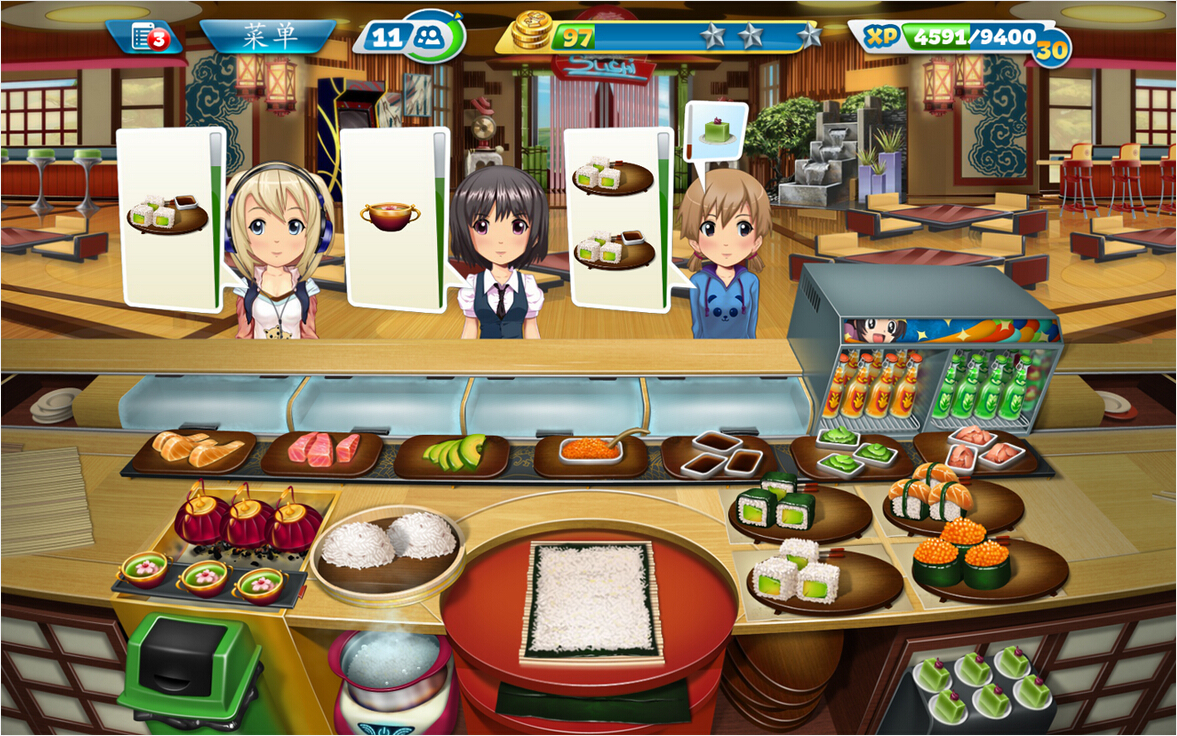The width and height of the screenshot is (1177, 736).
Task: Select the nori rice rolling mat
Action: (x=591, y=600)
